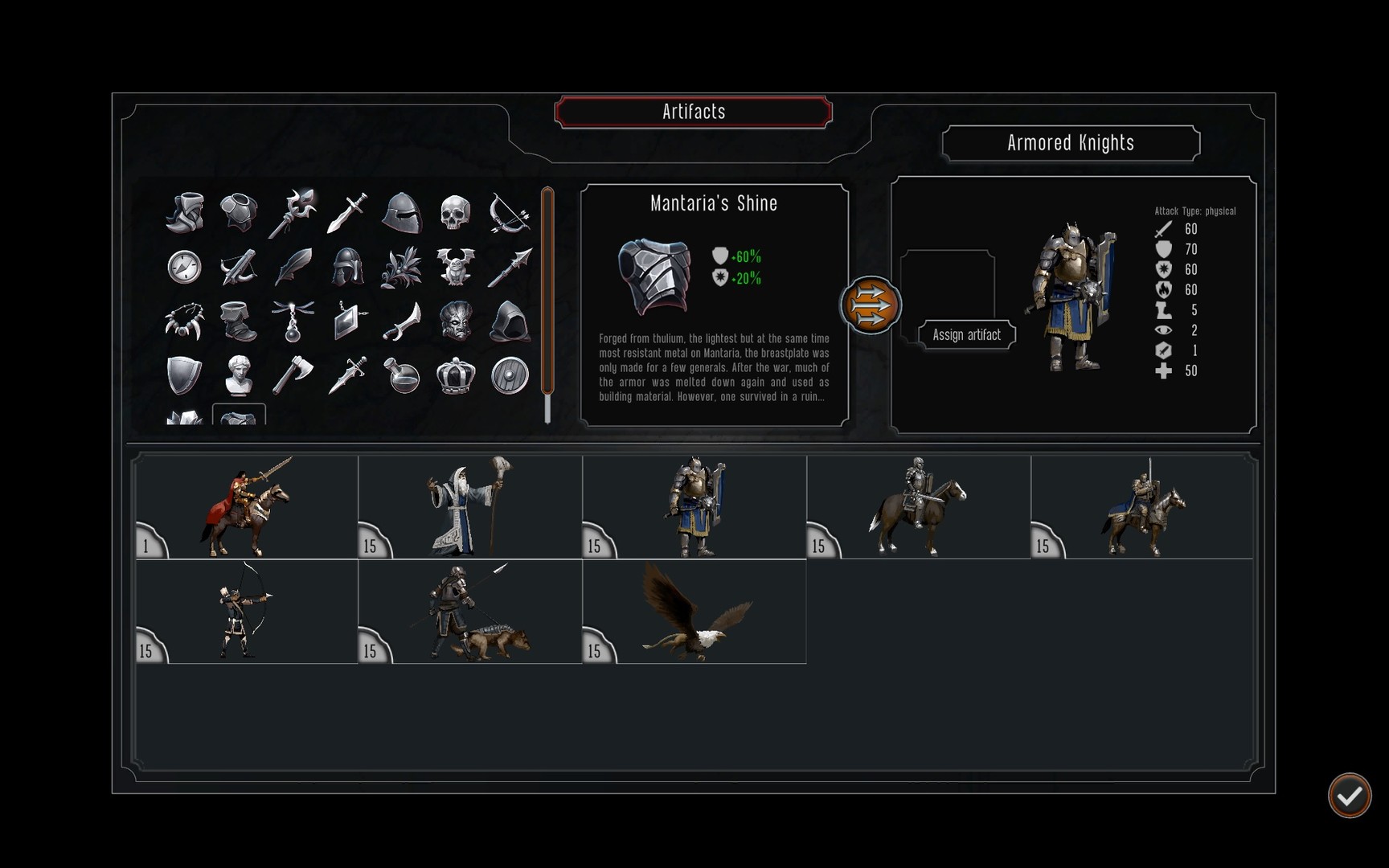Image resolution: width=1389 pixels, height=868 pixels.
Task: Pick the bow and arrows artifact
Action: 510,211
